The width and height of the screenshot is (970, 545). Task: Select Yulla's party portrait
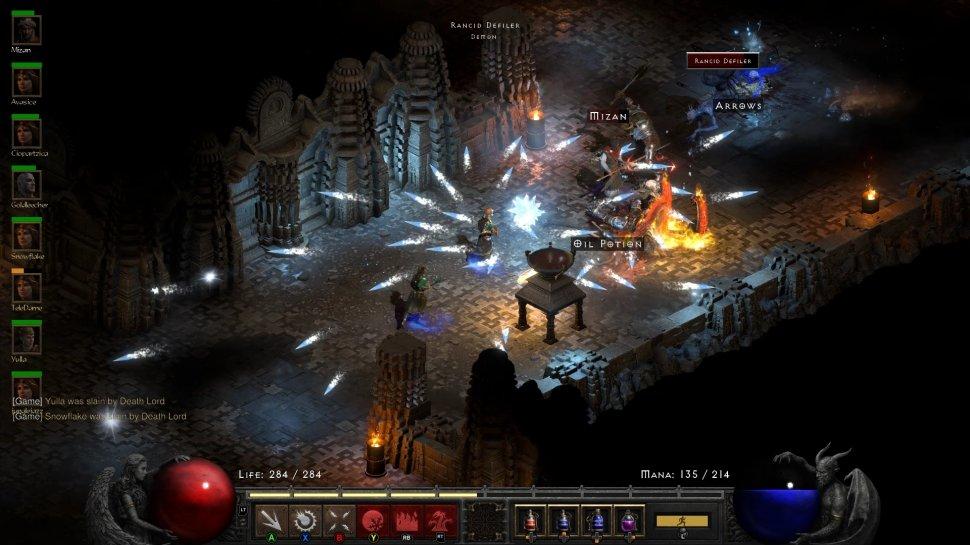tap(26, 340)
